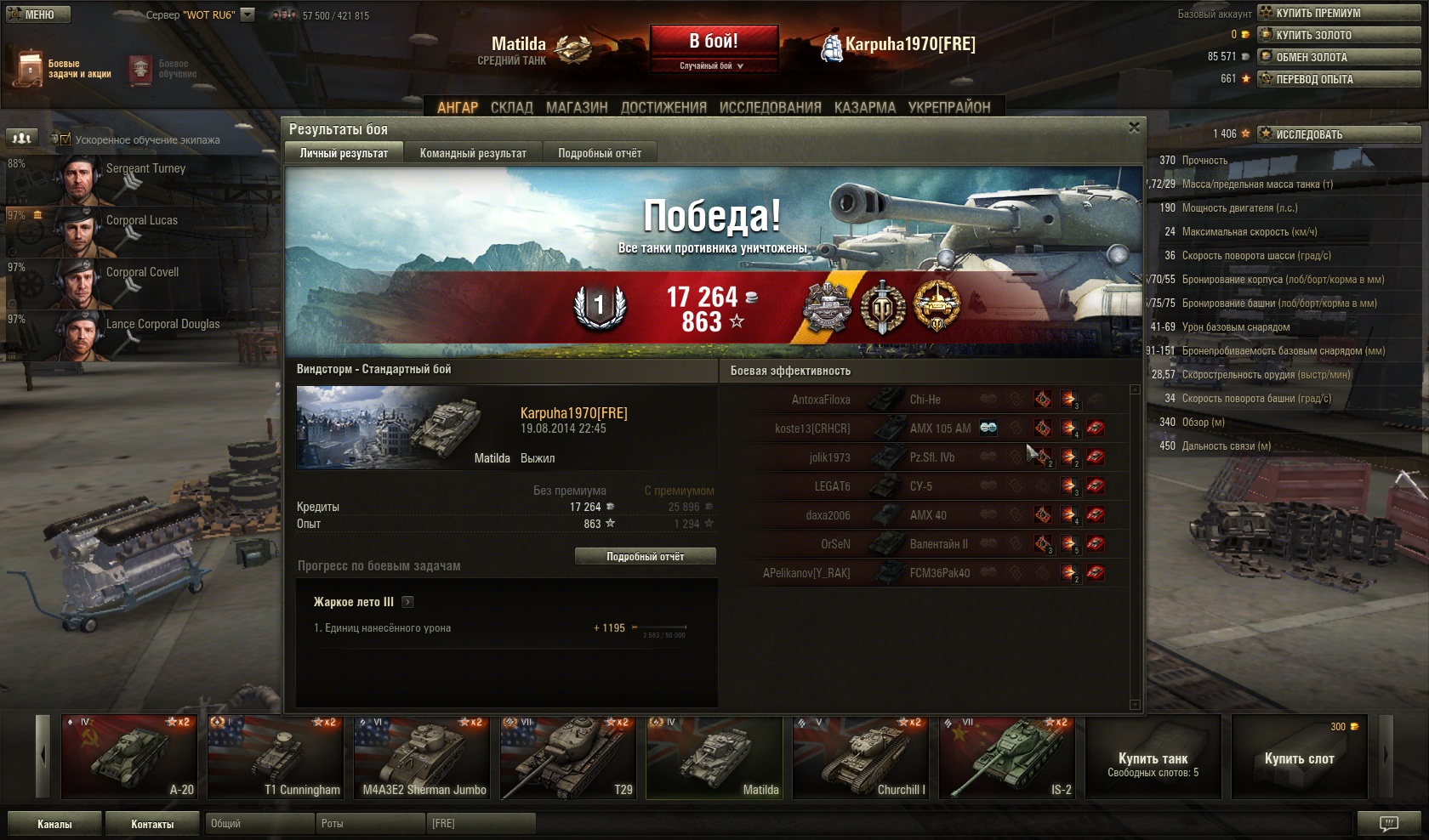Toggle the accelerated crew training checkbox

pyautogui.click(x=65, y=139)
